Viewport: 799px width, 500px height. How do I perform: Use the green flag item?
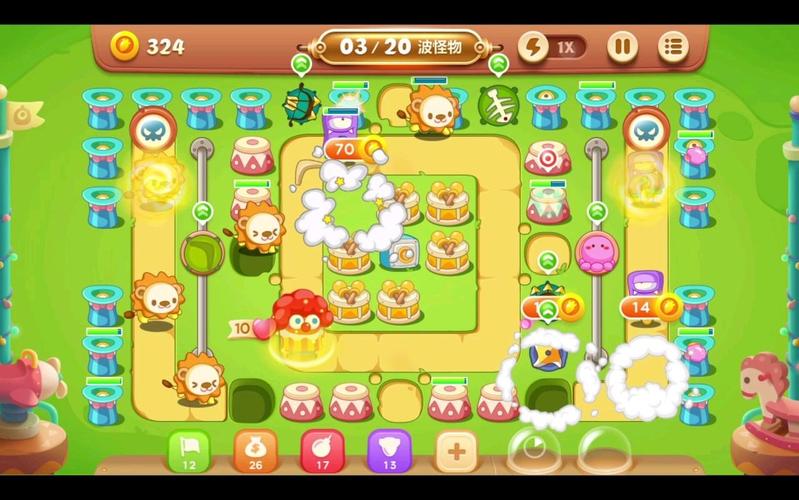pyautogui.click(x=187, y=451)
